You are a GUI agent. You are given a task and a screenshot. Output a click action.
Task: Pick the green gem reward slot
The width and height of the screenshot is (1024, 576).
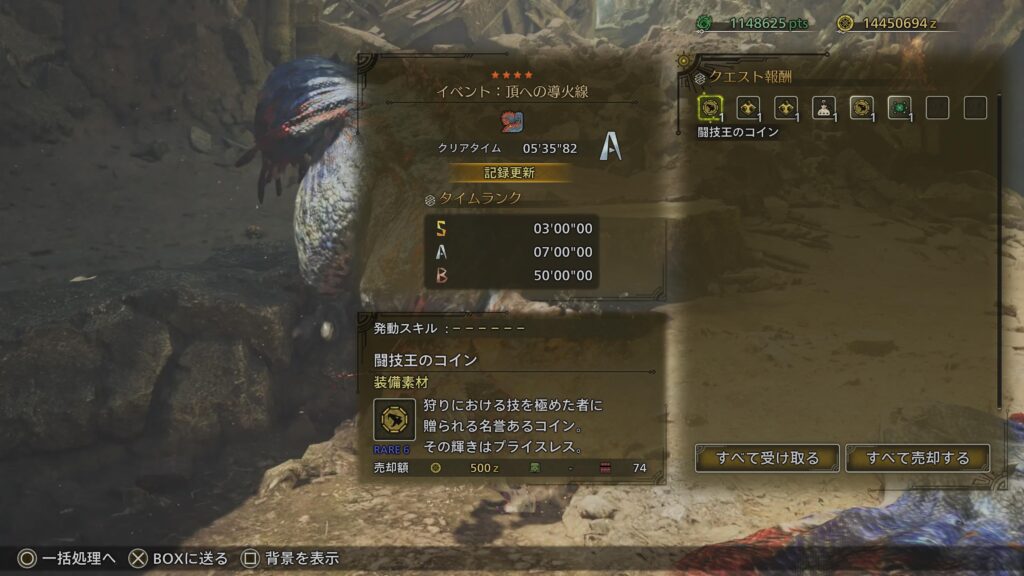[x=899, y=108]
